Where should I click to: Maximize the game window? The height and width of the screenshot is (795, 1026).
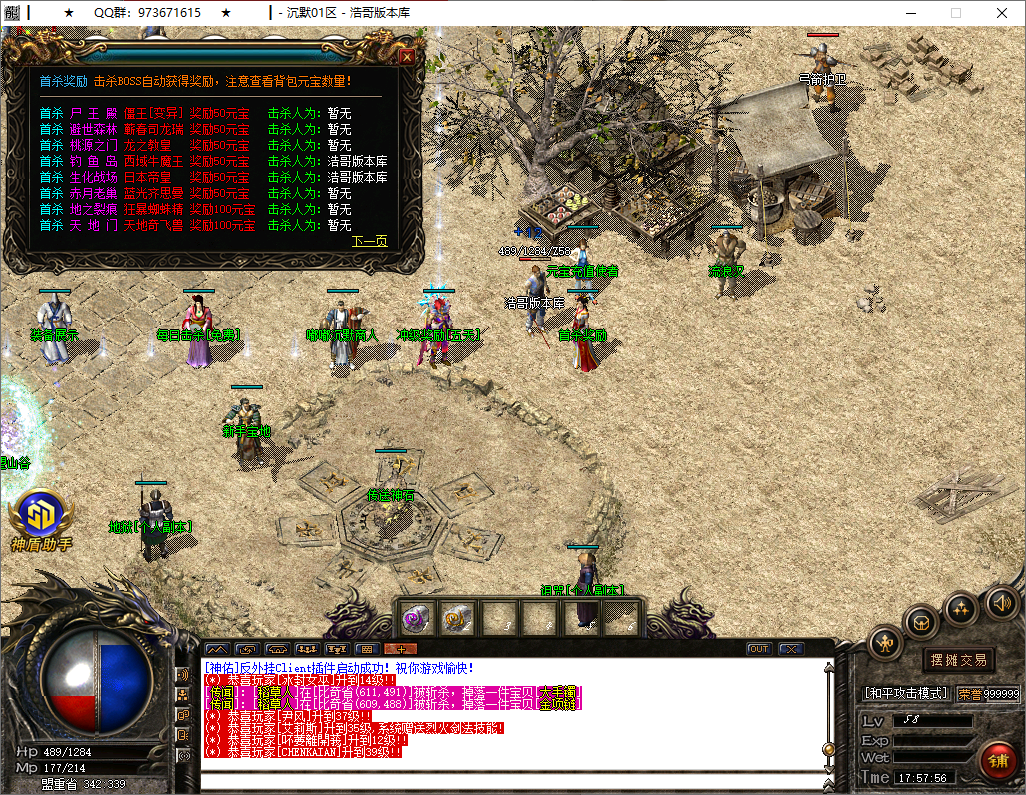tap(955, 13)
